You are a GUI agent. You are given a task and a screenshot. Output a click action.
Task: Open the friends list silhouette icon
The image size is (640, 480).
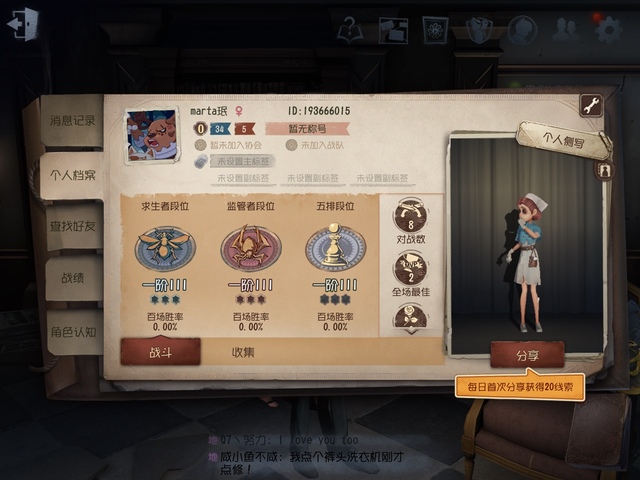tap(564, 29)
